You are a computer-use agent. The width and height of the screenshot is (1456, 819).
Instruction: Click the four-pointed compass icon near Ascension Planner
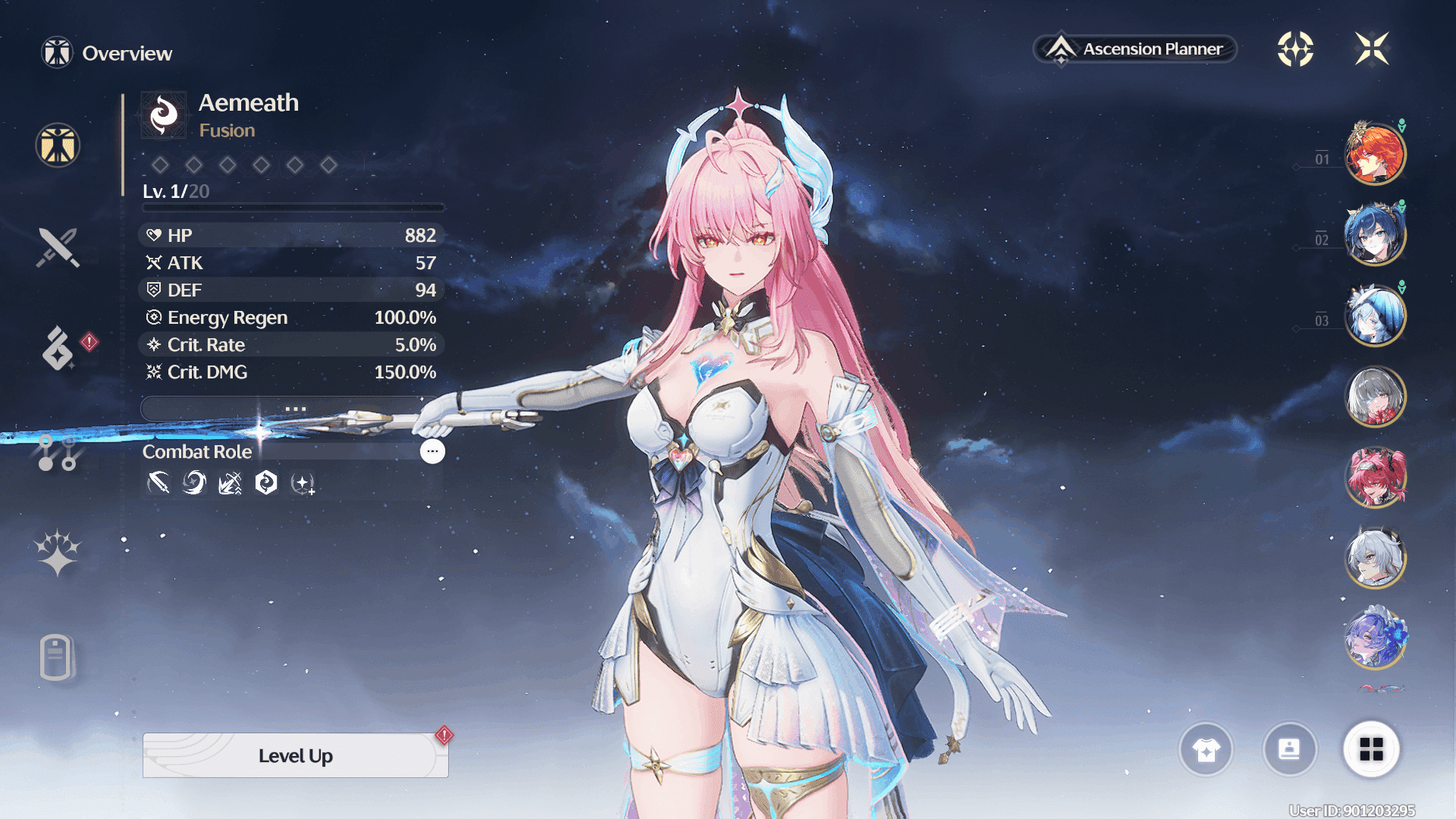click(x=1295, y=49)
